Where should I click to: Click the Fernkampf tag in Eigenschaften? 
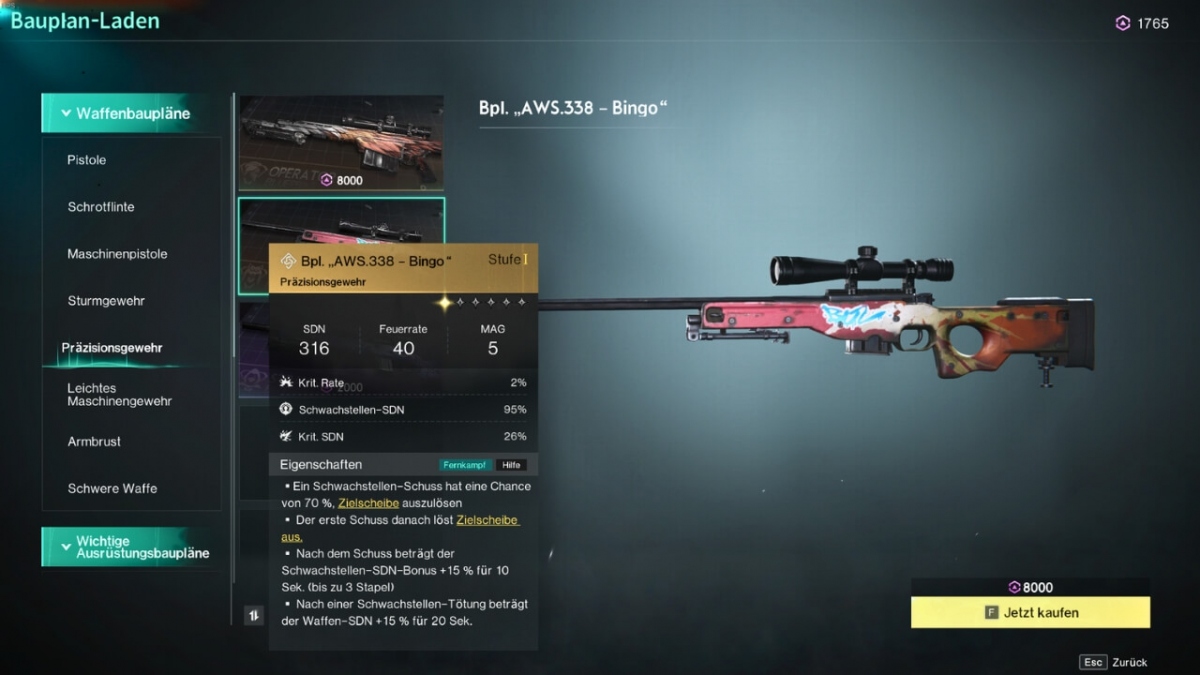click(x=465, y=465)
